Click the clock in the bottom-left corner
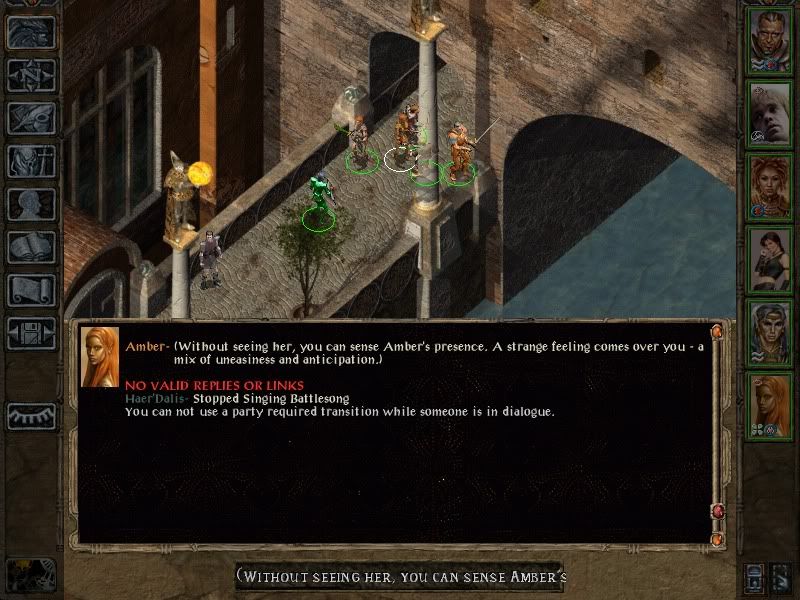 click(x=30, y=573)
